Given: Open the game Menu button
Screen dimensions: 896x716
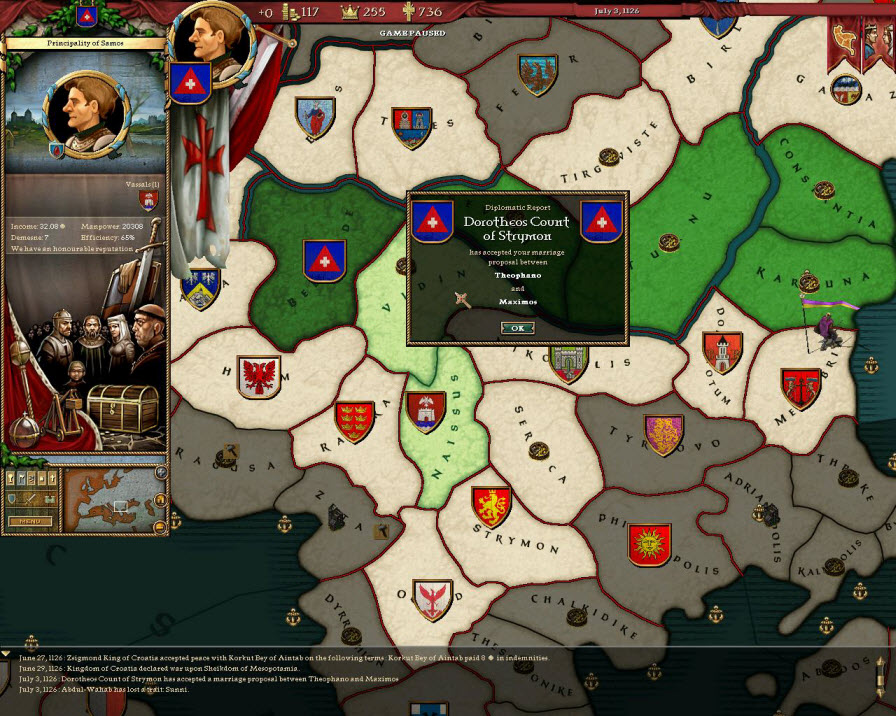Looking at the screenshot, I should pos(28,521).
